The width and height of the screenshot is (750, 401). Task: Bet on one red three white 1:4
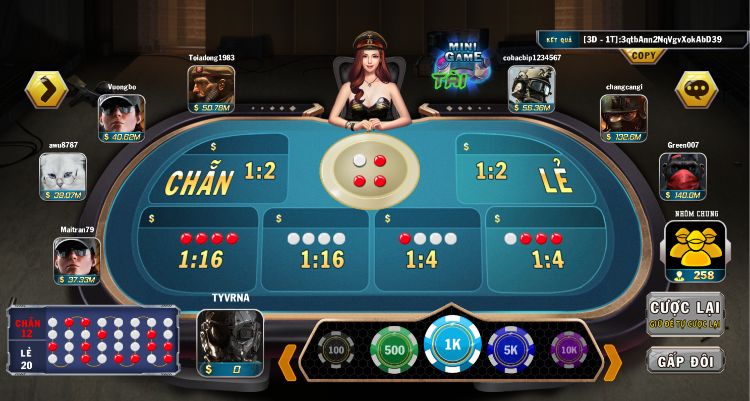click(427, 248)
